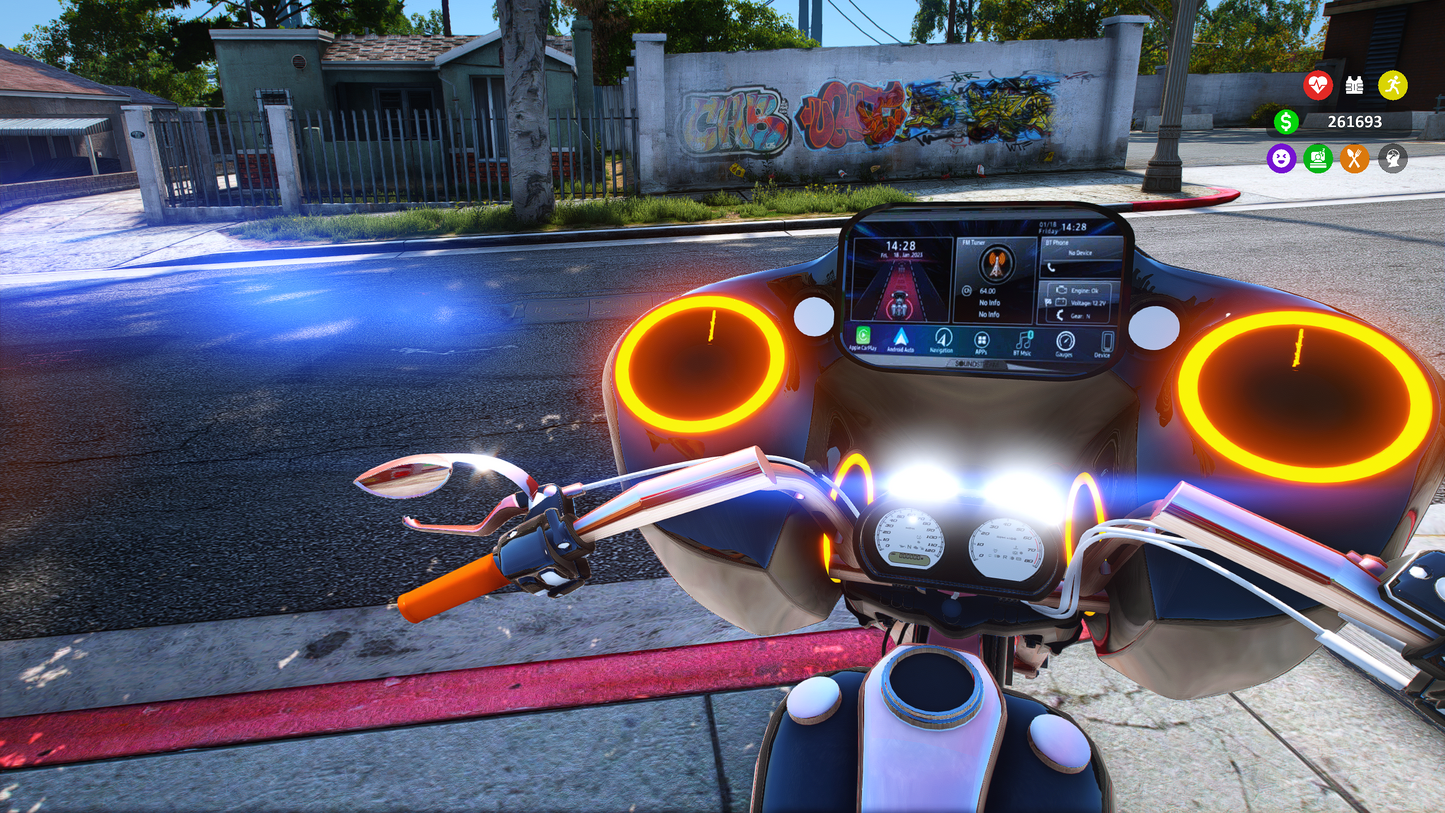Select the white body armor vest icon

1355,85
